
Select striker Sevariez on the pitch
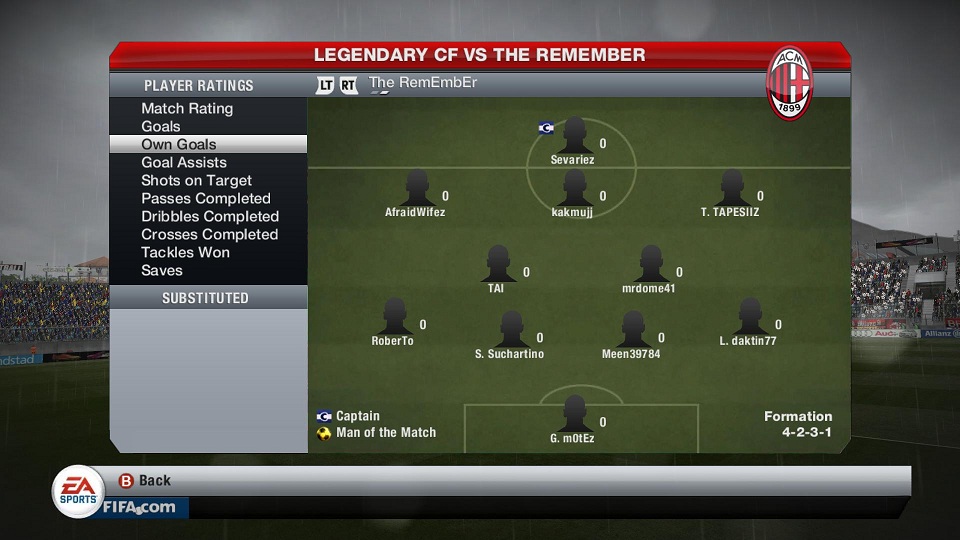coord(574,135)
